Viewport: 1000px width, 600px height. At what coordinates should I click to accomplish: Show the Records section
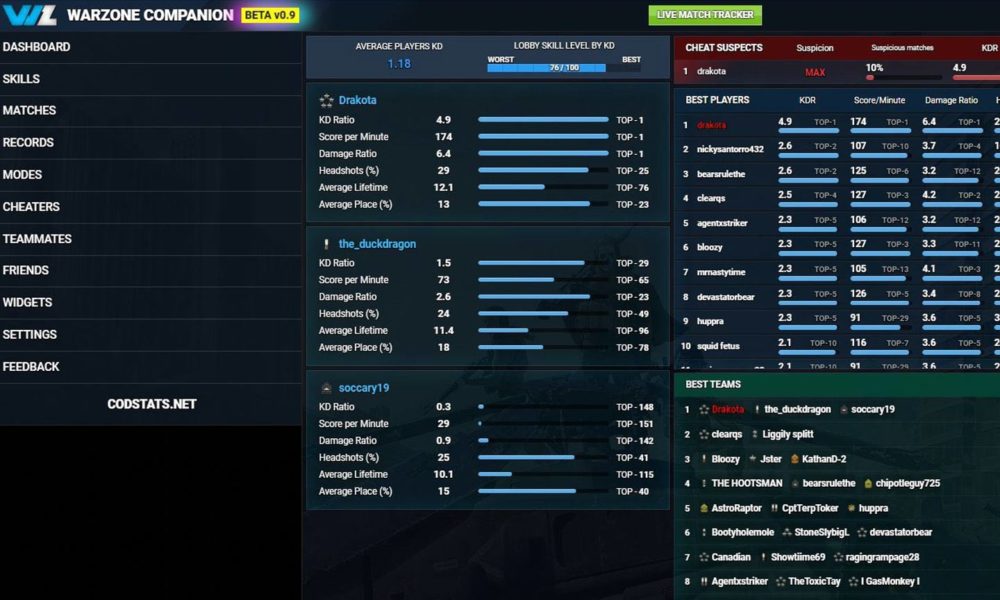click(29, 143)
